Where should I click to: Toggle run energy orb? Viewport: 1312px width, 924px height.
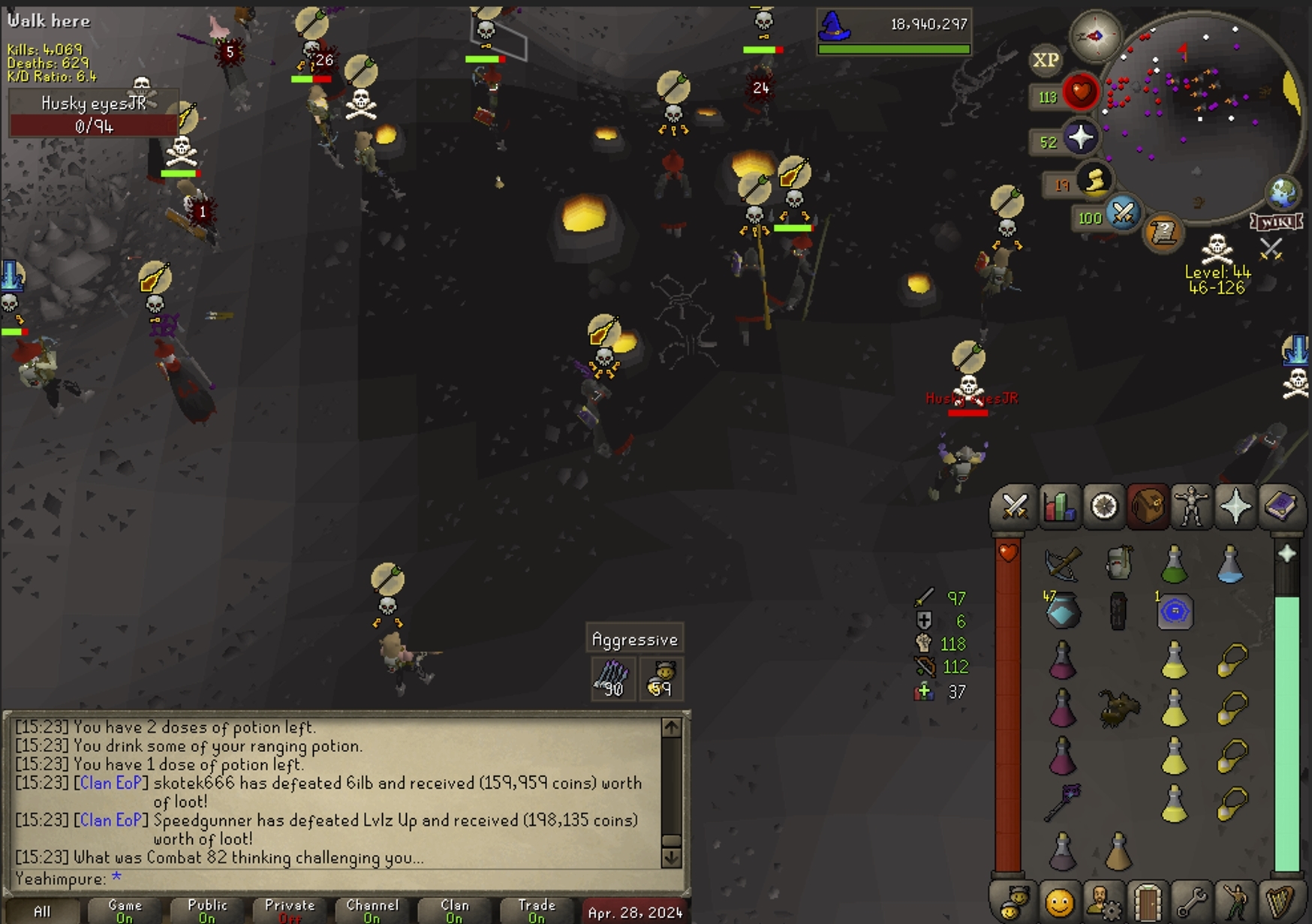point(1095,180)
